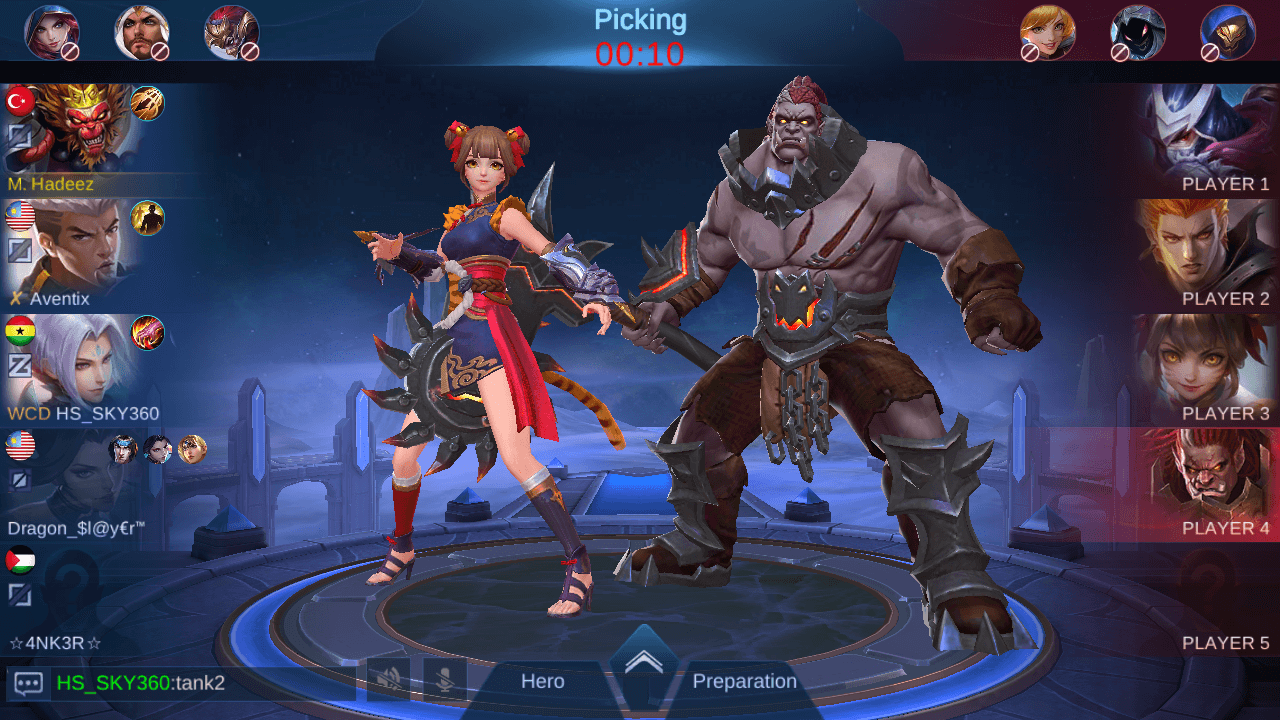Open the Hero tab
The width and height of the screenshot is (1280, 720).
pyautogui.click(x=543, y=682)
